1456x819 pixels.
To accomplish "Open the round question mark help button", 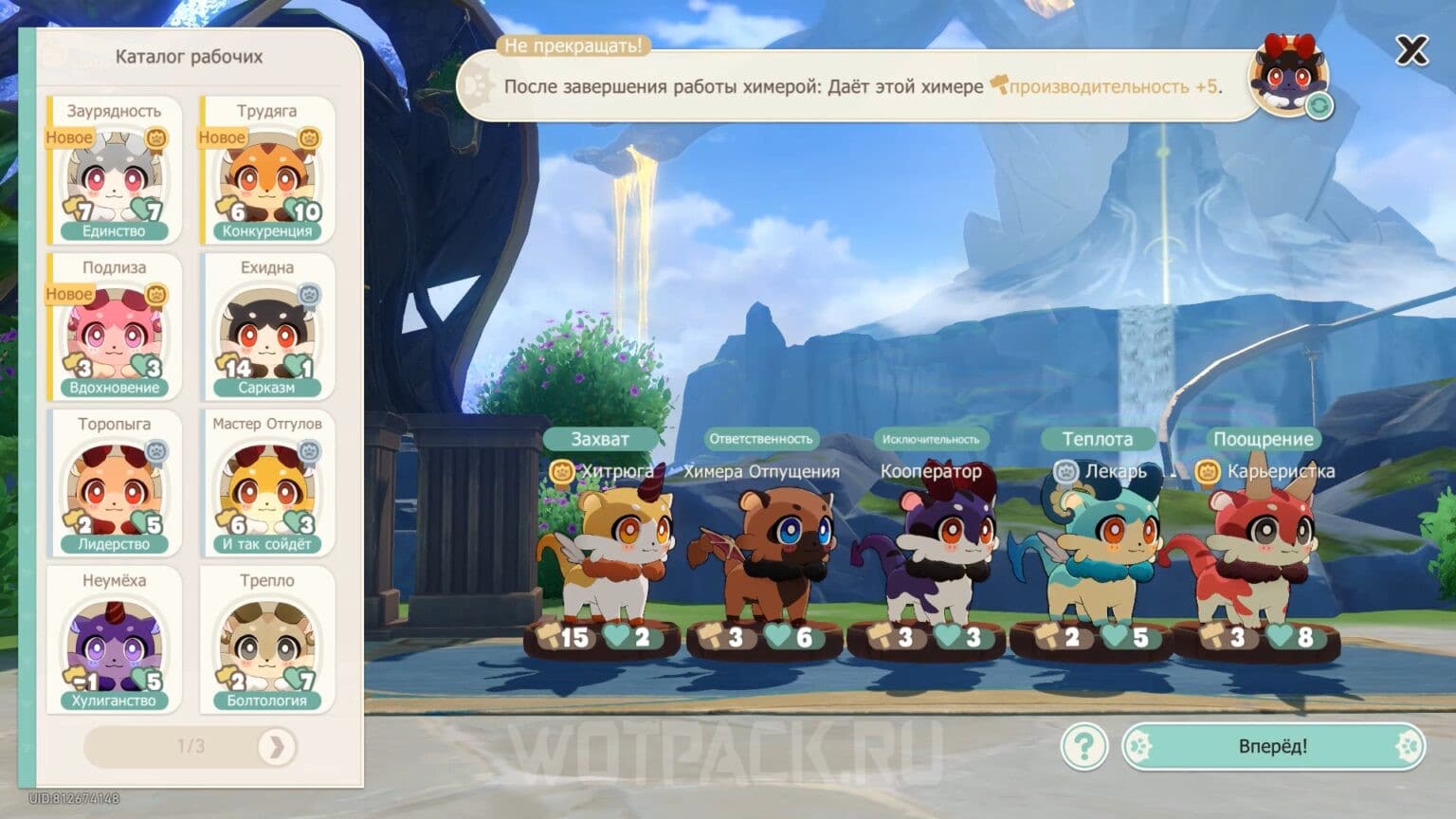I will point(1085,747).
